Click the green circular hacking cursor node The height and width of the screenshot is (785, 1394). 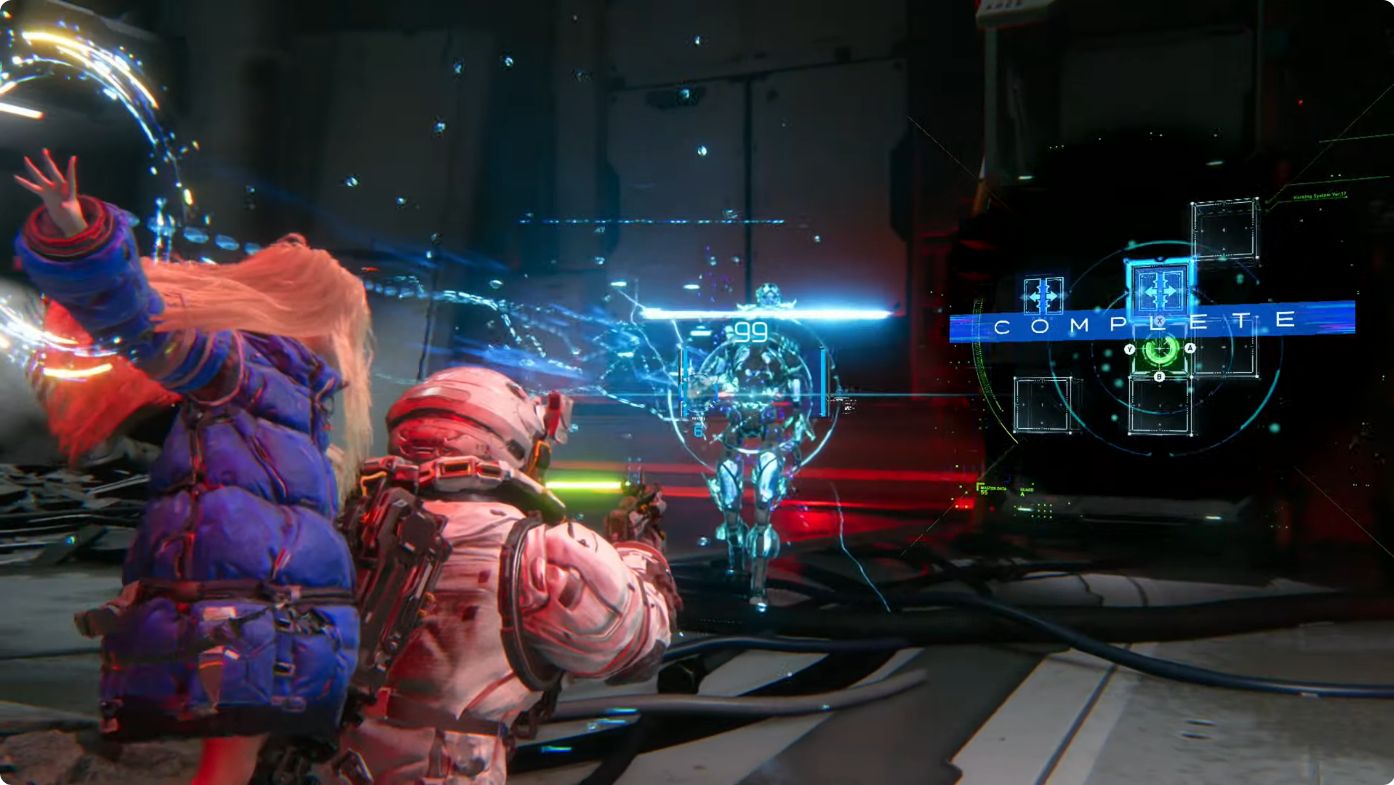pos(1160,349)
